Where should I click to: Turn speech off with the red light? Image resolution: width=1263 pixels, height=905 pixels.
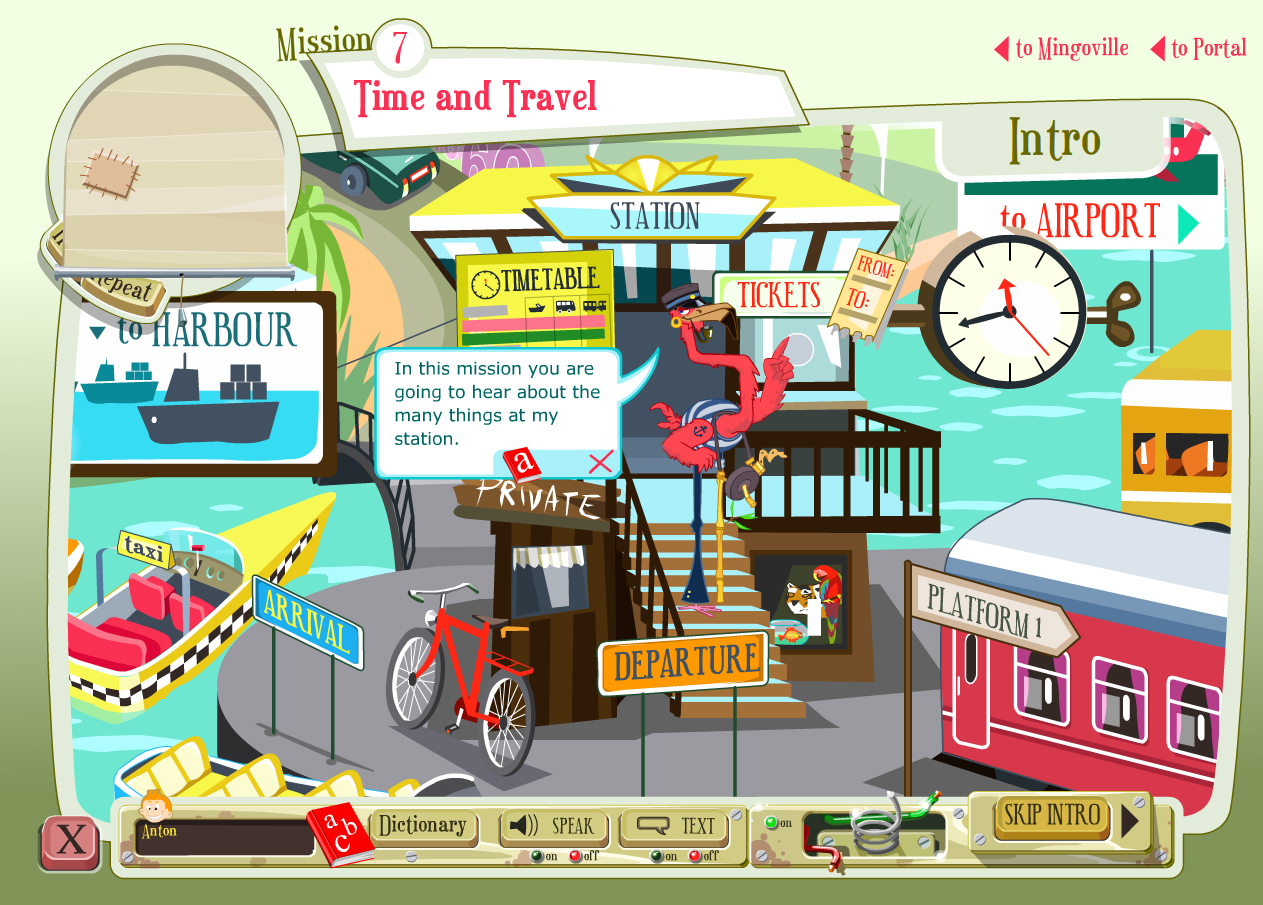[x=574, y=856]
